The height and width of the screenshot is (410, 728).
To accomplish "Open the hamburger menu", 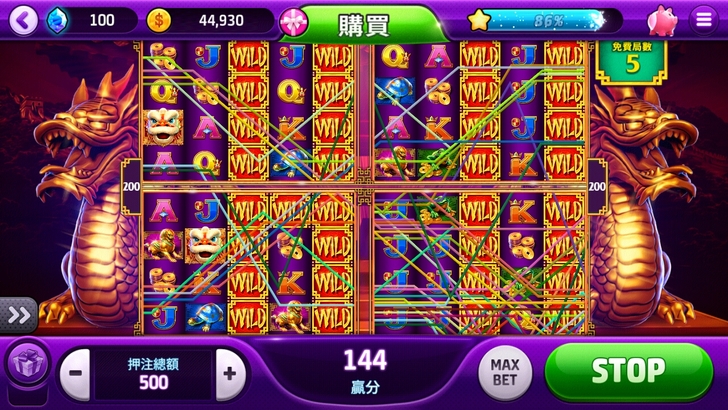I will point(704,20).
